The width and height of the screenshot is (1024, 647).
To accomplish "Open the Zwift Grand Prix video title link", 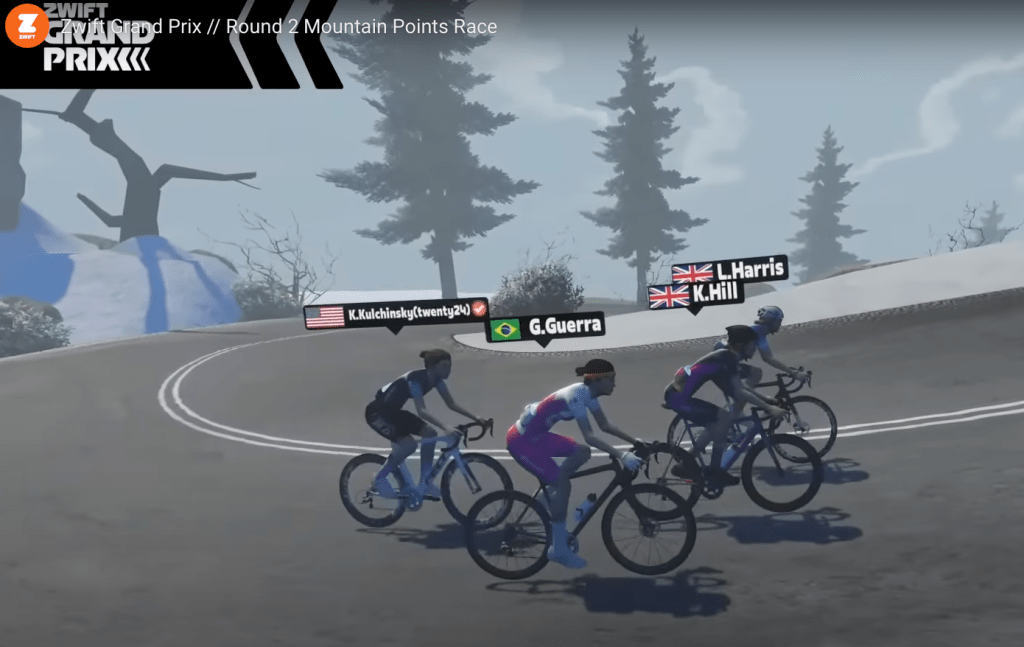I will (280, 27).
